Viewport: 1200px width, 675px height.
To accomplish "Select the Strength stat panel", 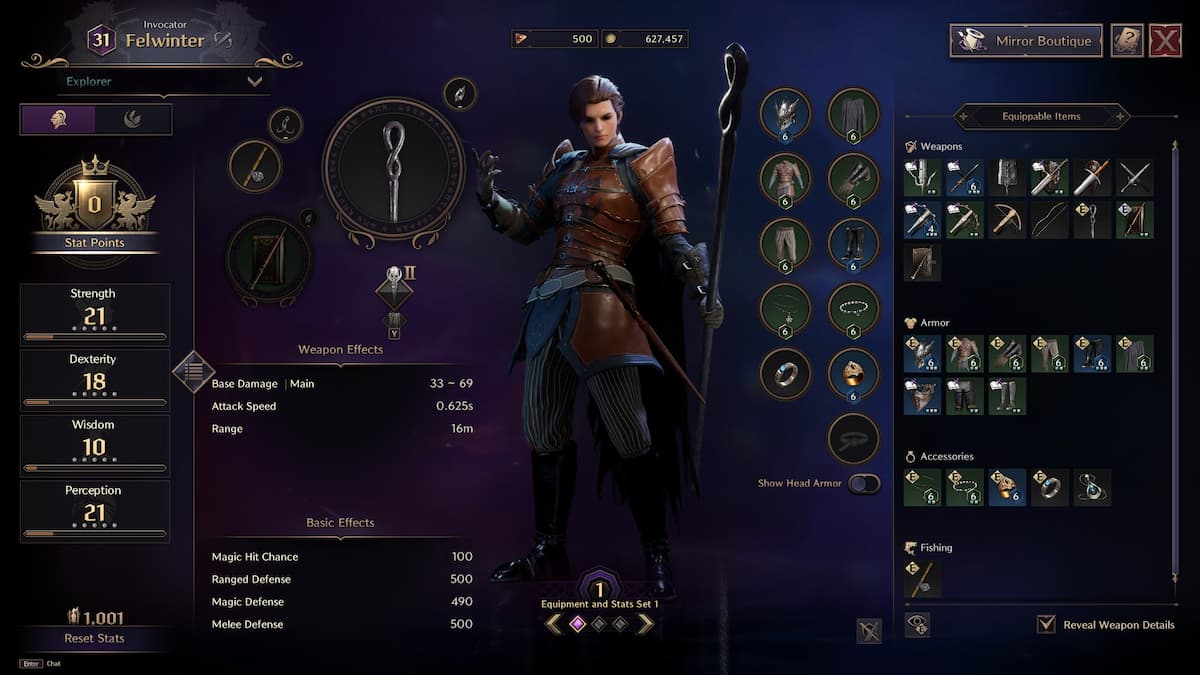I will click(94, 314).
